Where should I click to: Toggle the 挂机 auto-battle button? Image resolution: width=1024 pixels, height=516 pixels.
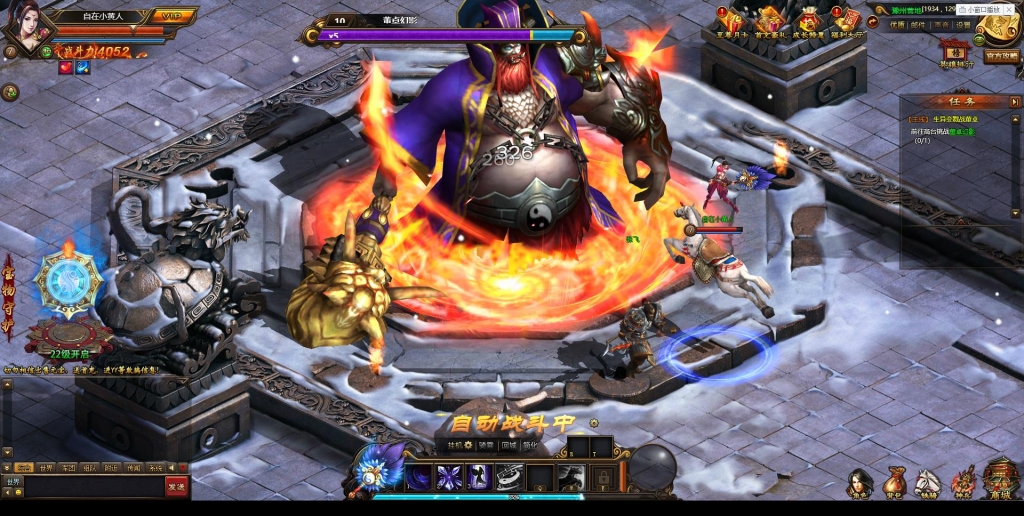click(461, 445)
